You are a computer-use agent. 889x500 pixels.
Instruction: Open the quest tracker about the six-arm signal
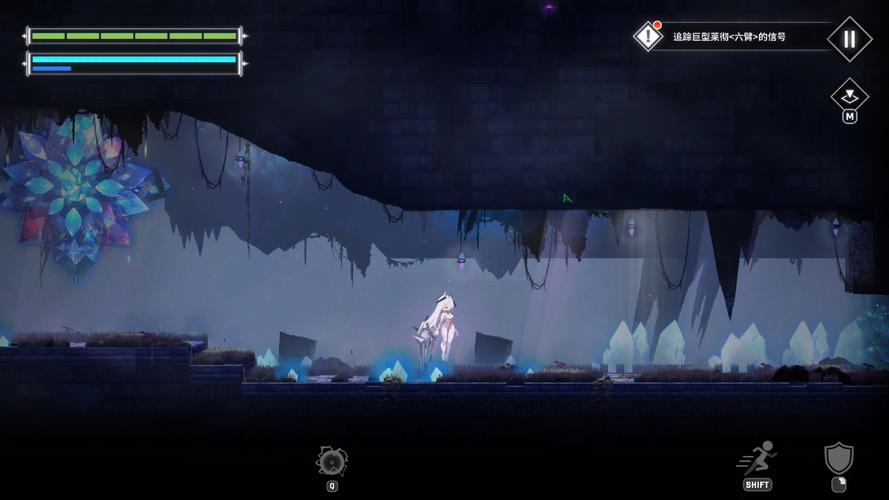[727, 37]
